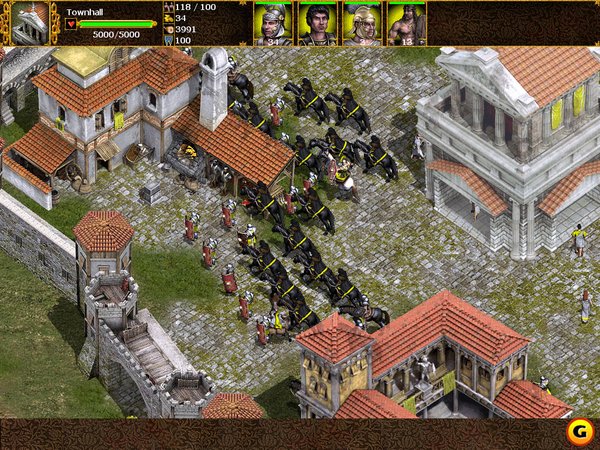Pick the gold-helmeted hero portrait
Viewport: 600px width, 450px height.
pyautogui.click(x=362, y=24)
